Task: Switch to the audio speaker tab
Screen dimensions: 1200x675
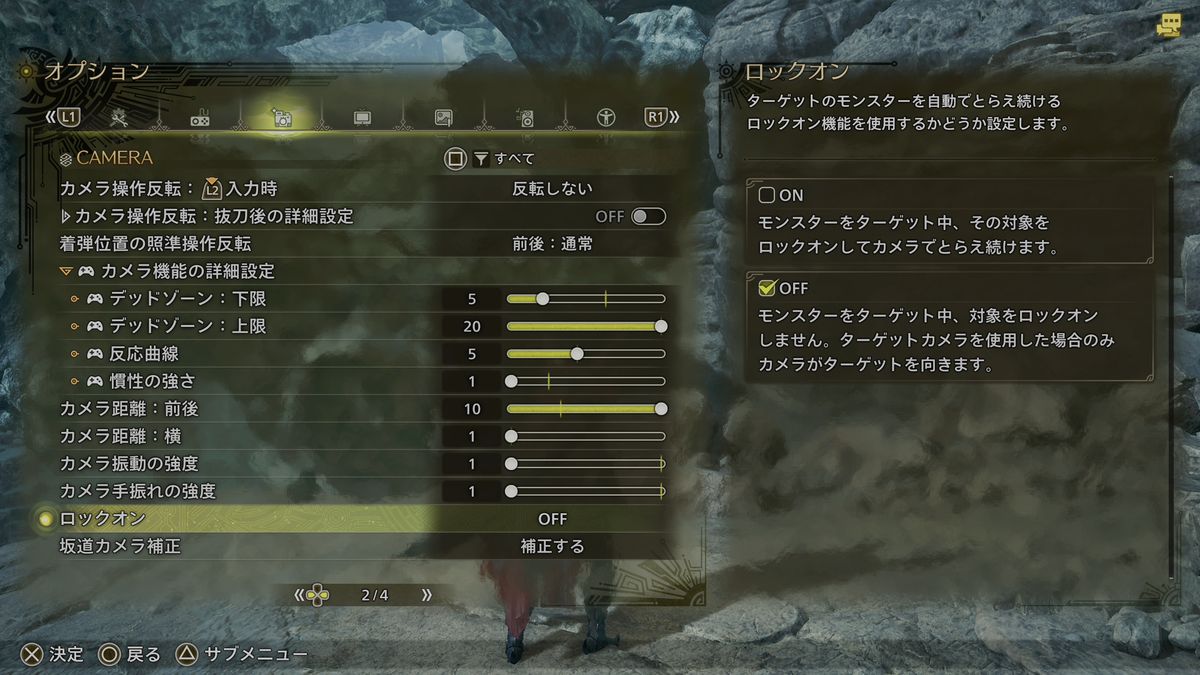Action: click(524, 118)
